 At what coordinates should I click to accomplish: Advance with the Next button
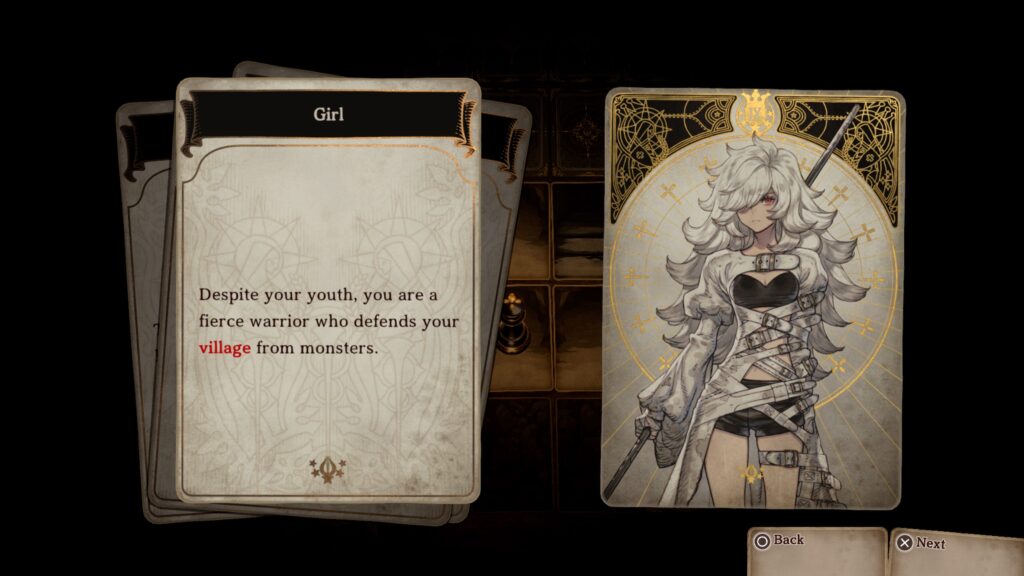click(921, 543)
